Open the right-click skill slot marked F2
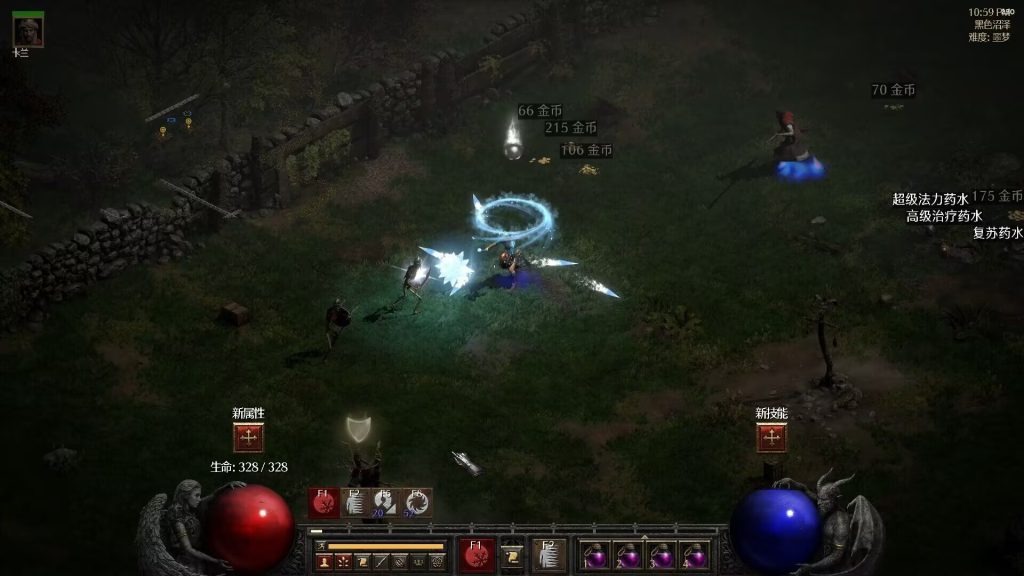This screenshot has width=1024, height=576. click(x=549, y=555)
